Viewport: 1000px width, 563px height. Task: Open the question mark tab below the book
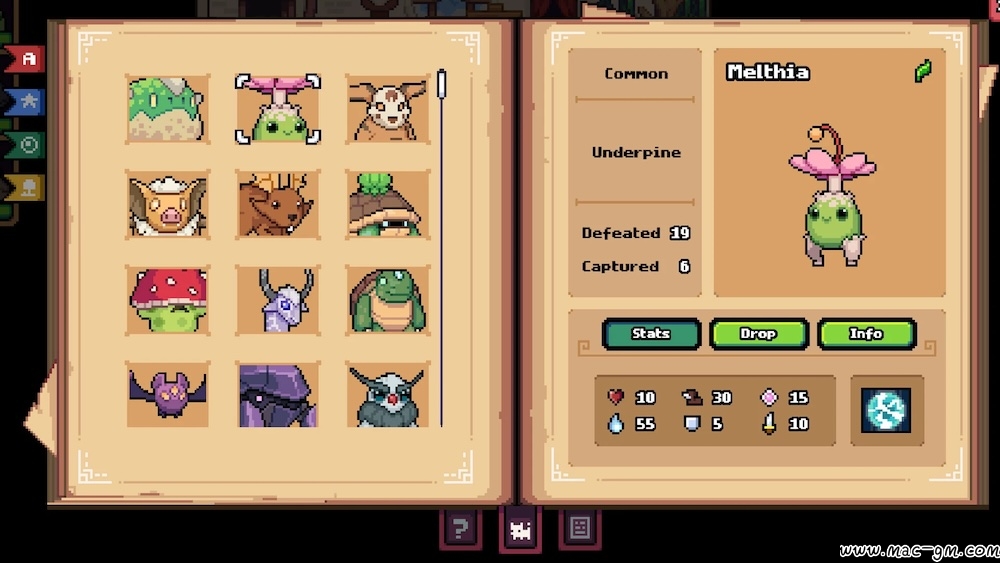tap(460, 528)
